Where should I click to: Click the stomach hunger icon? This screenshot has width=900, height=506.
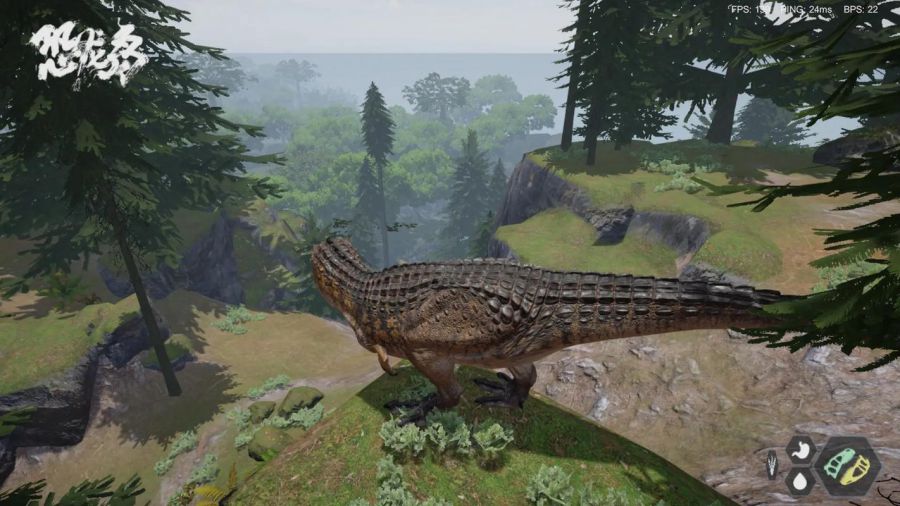(800, 449)
